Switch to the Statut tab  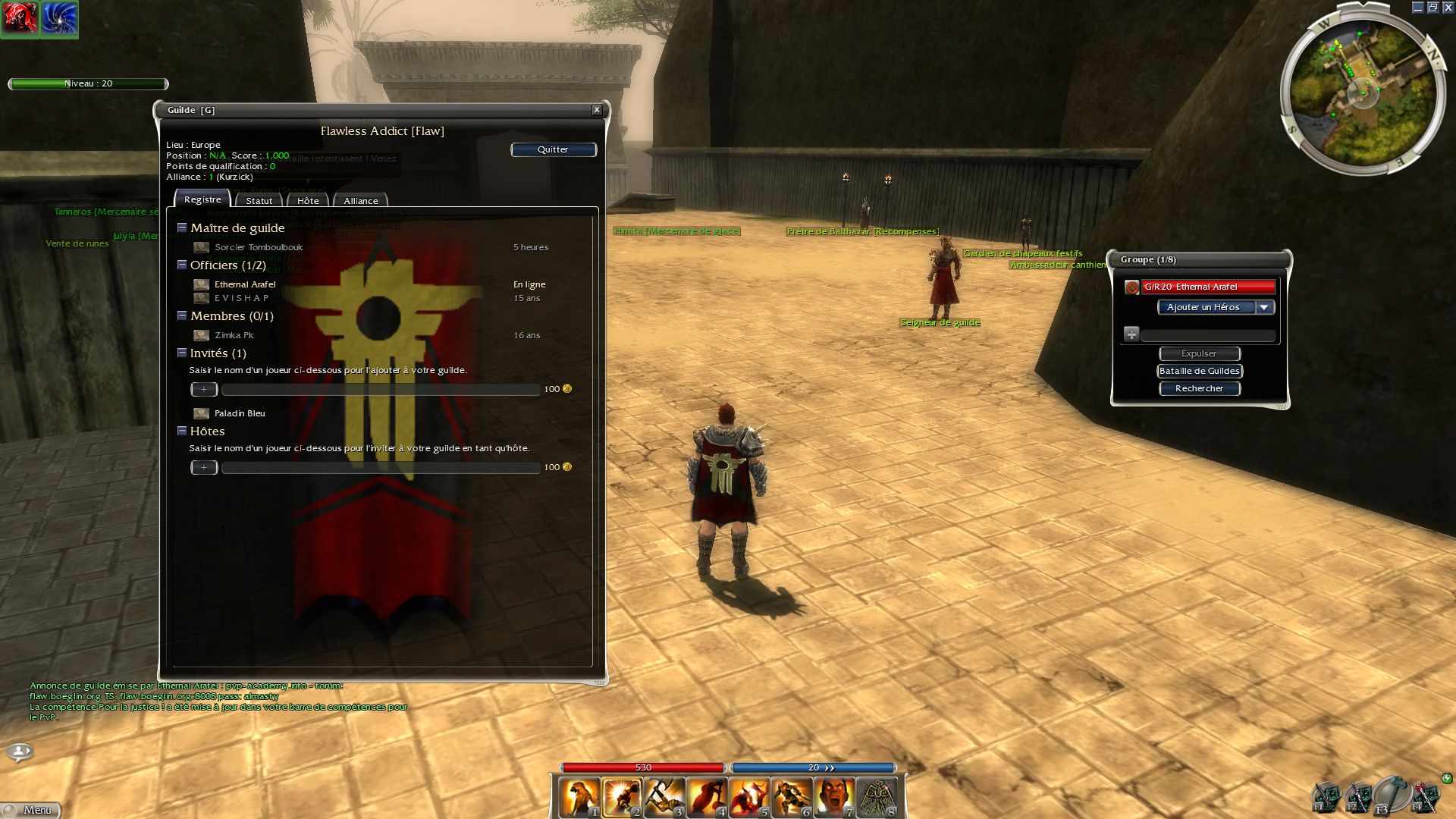point(259,201)
